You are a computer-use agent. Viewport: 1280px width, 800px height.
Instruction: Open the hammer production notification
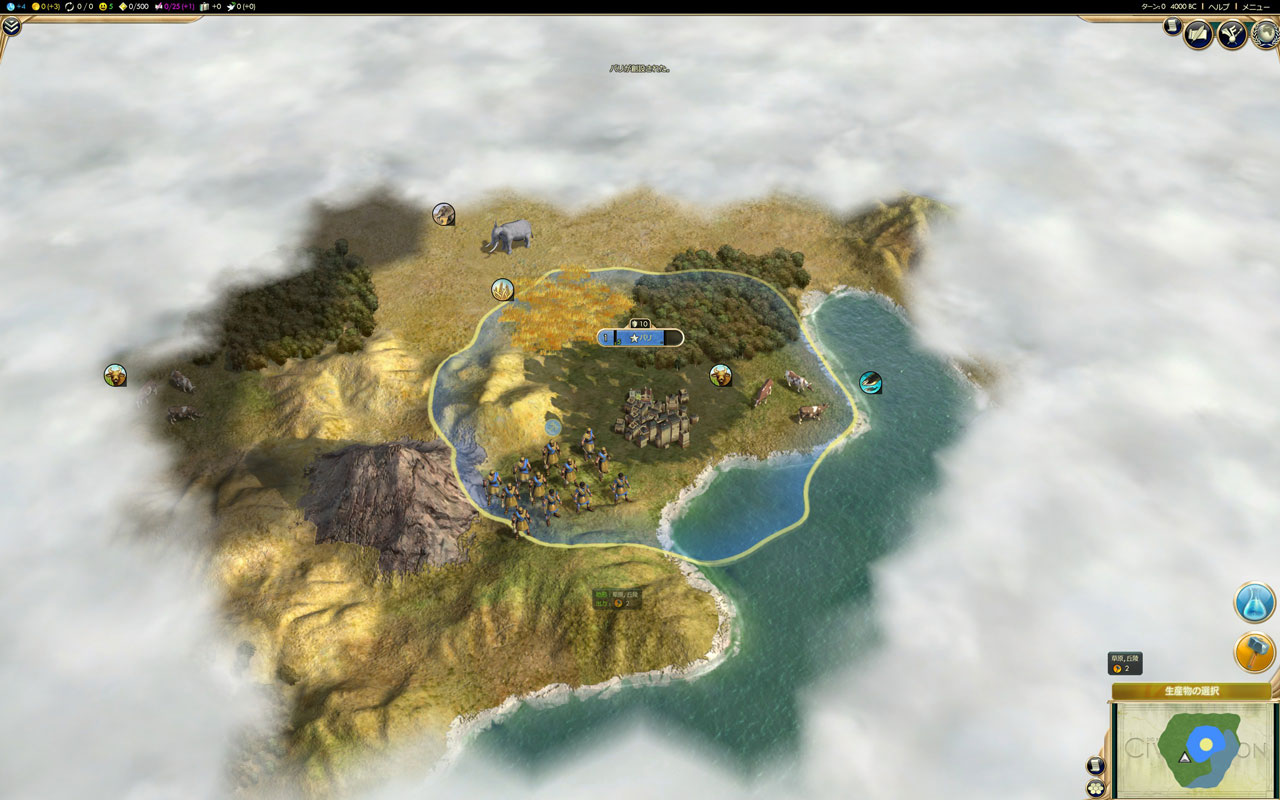1254,652
